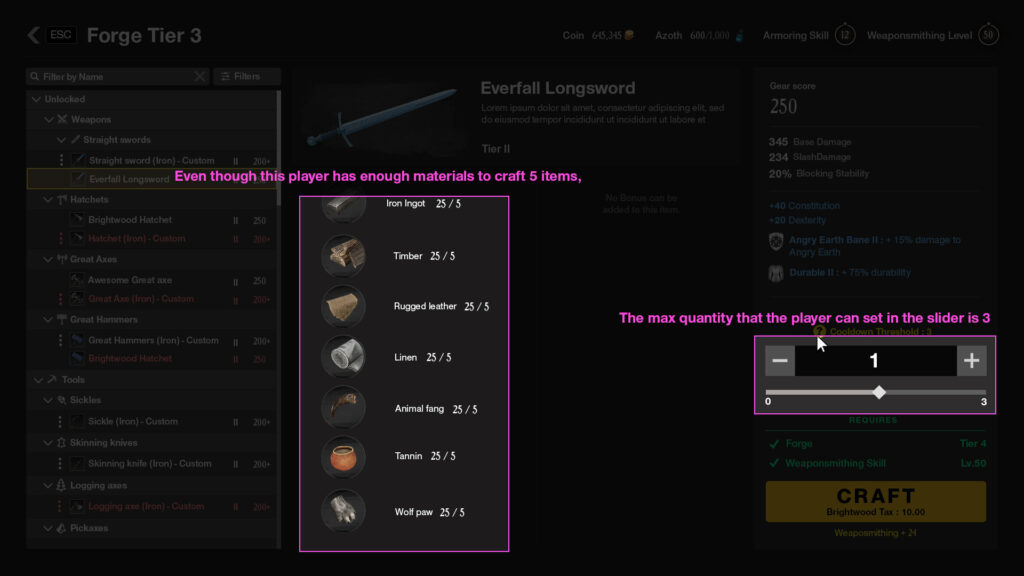1024x576 pixels.
Task: Clear the name filter with the X
Action: 200,77
